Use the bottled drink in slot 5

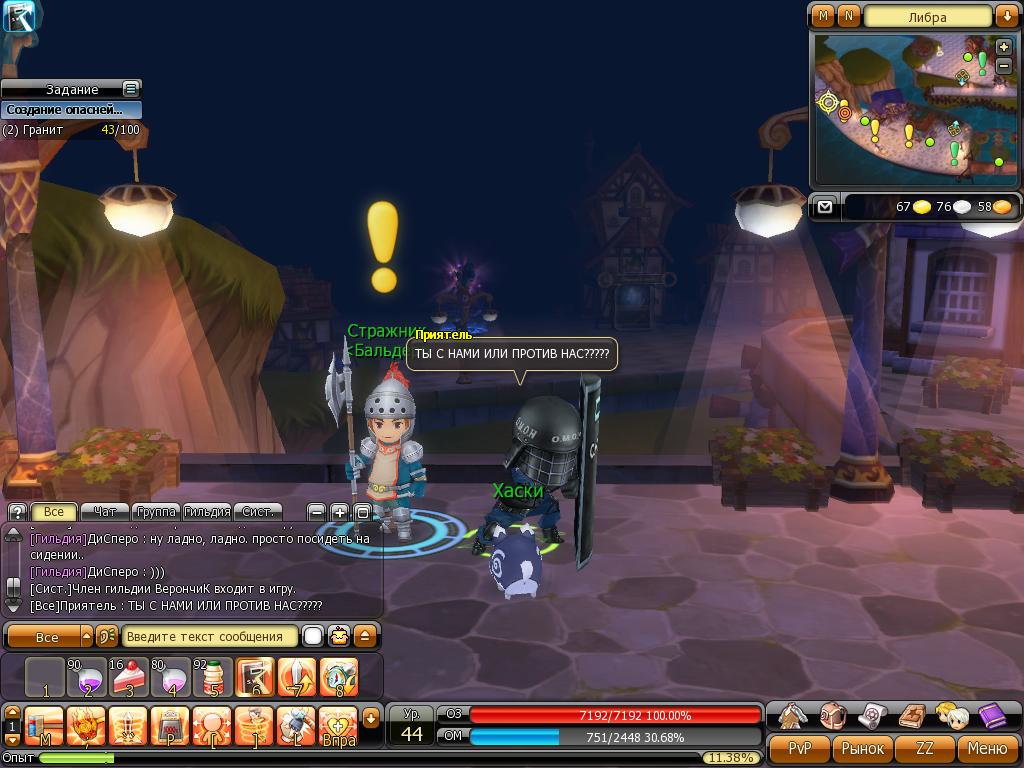[x=212, y=678]
